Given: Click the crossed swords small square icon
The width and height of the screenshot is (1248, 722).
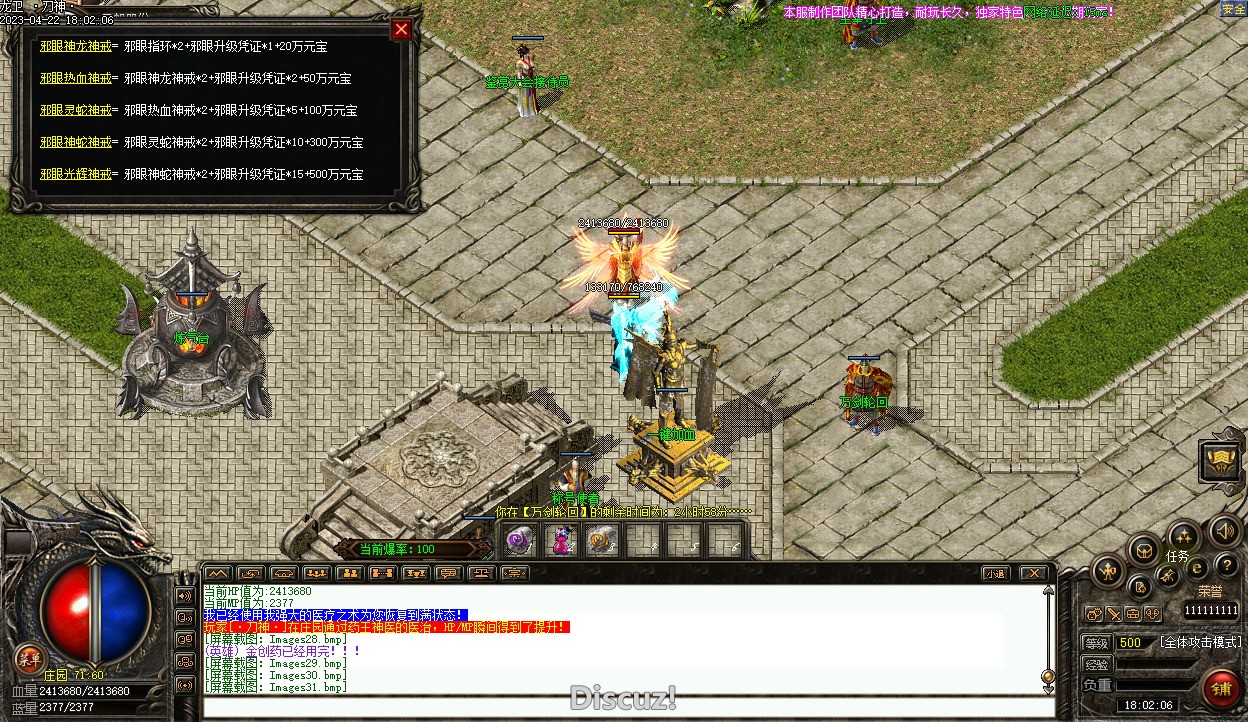Looking at the screenshot, I should coord(1113,614).
